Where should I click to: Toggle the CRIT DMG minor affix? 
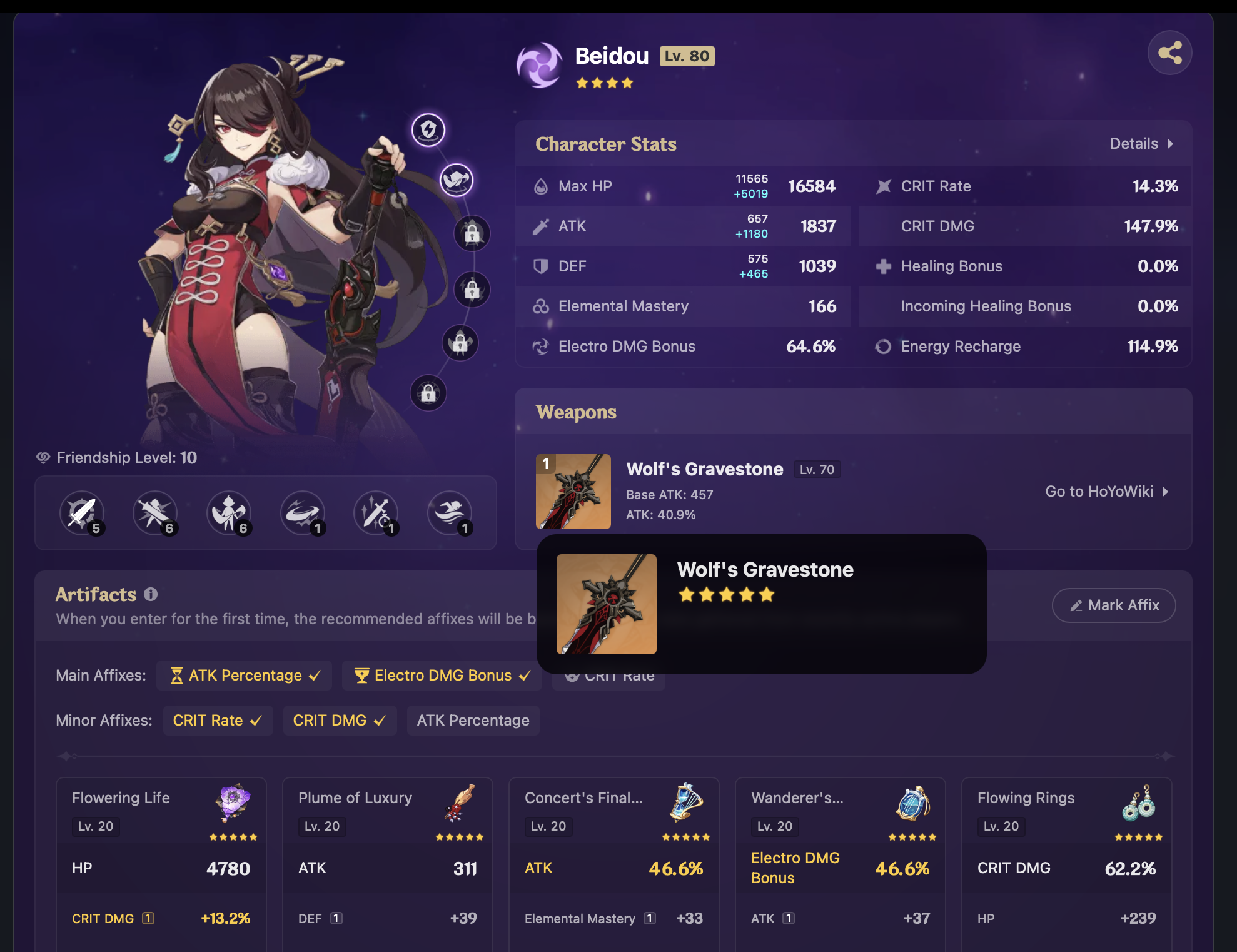[x=339, y=721]
